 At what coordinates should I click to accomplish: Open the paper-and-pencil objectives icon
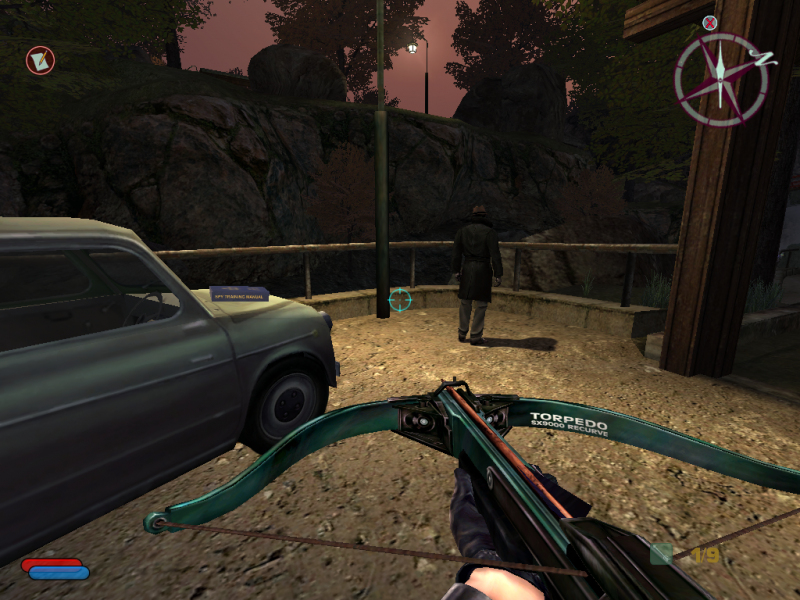40,61
